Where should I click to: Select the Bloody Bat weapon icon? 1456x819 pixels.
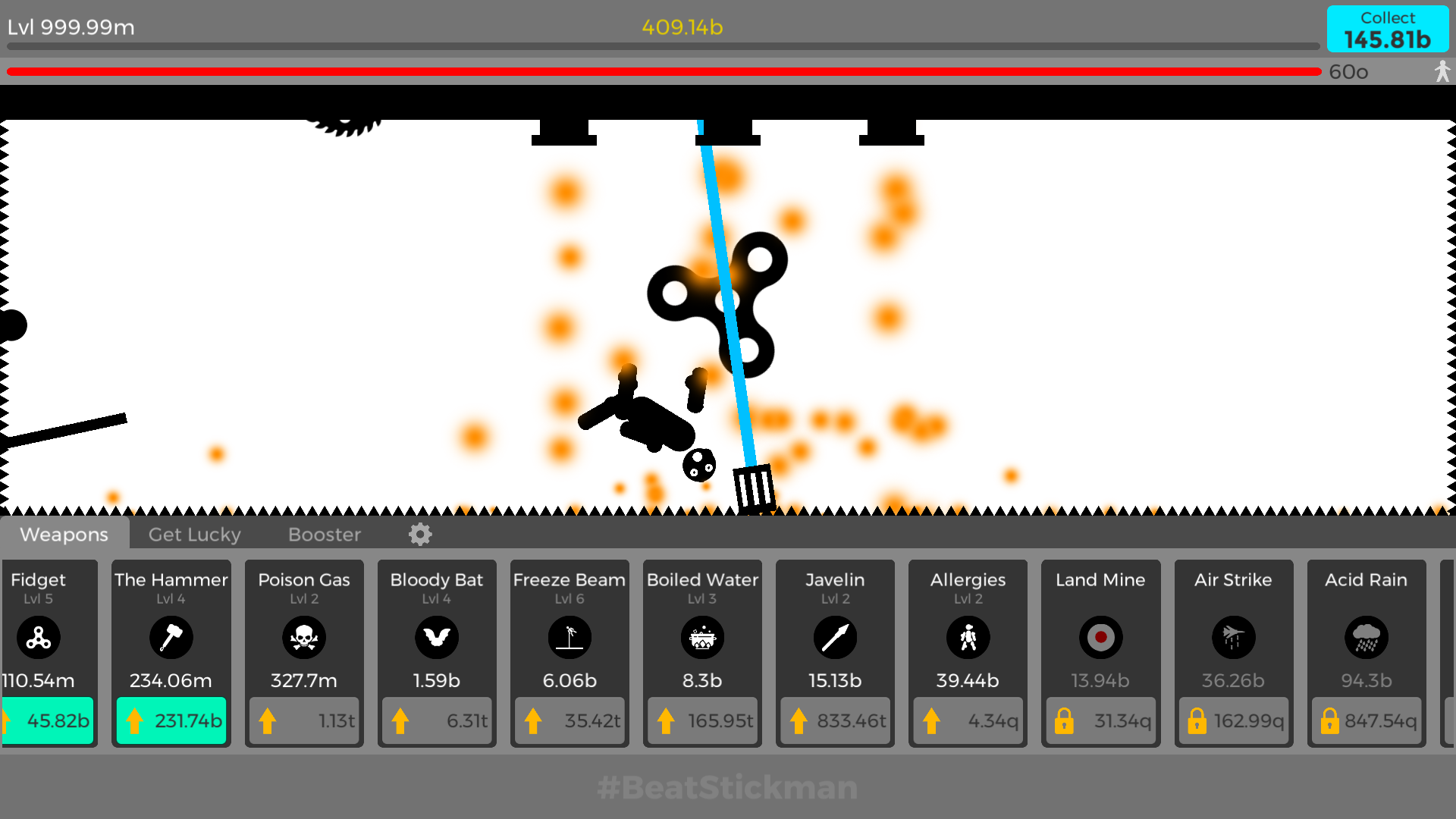click(x=437, y=638)
